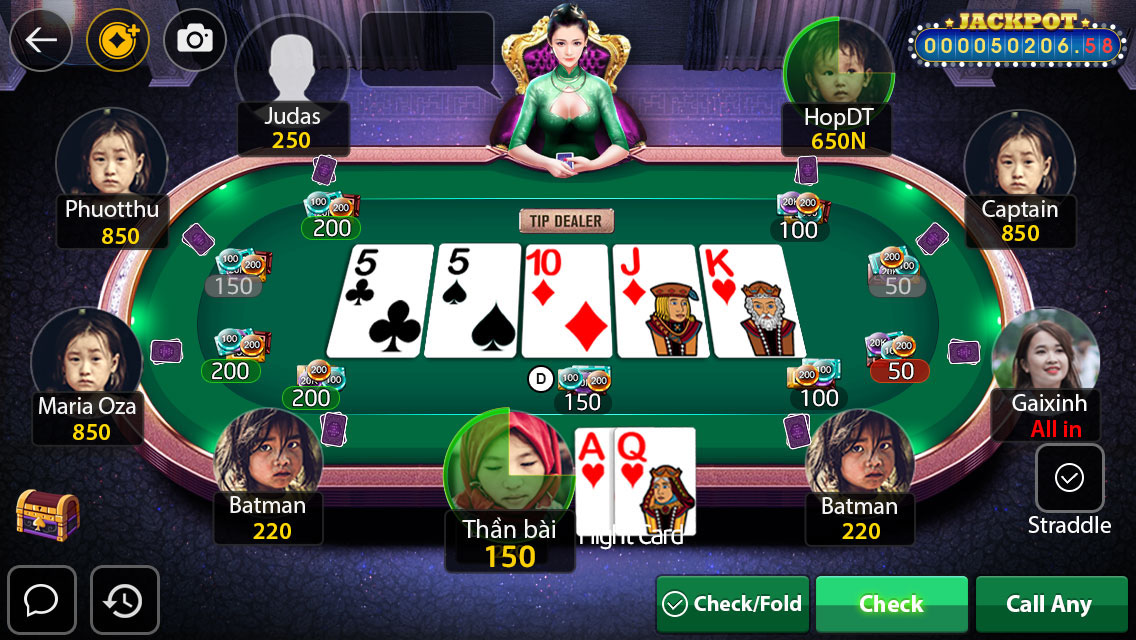This screenshot has height=640, width=1136.
Task: Open the gold coin top-up icon
Action: pyautogui.click(x=118, y=40)
